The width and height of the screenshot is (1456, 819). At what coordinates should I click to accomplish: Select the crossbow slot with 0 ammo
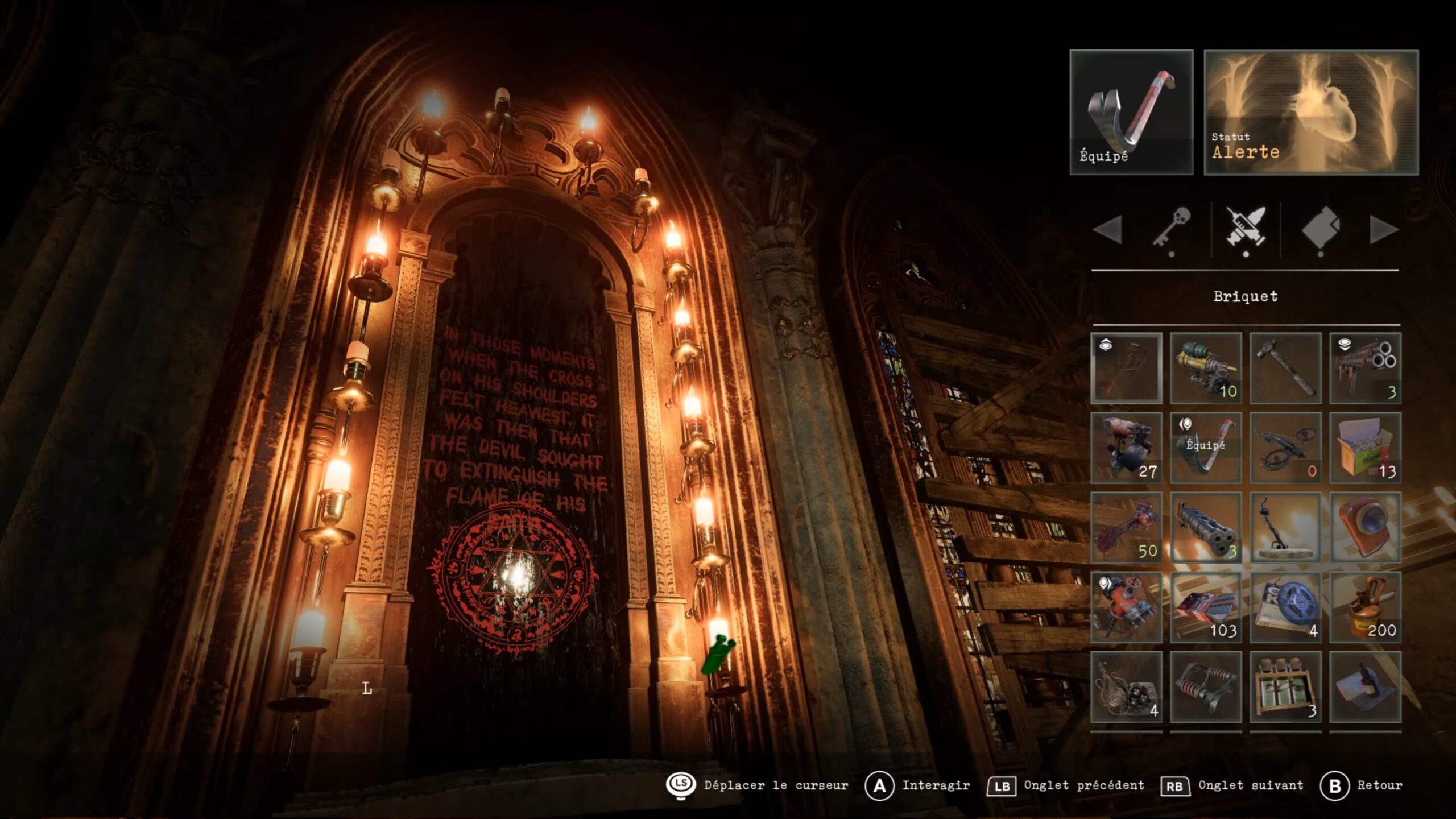[1285, 448]
